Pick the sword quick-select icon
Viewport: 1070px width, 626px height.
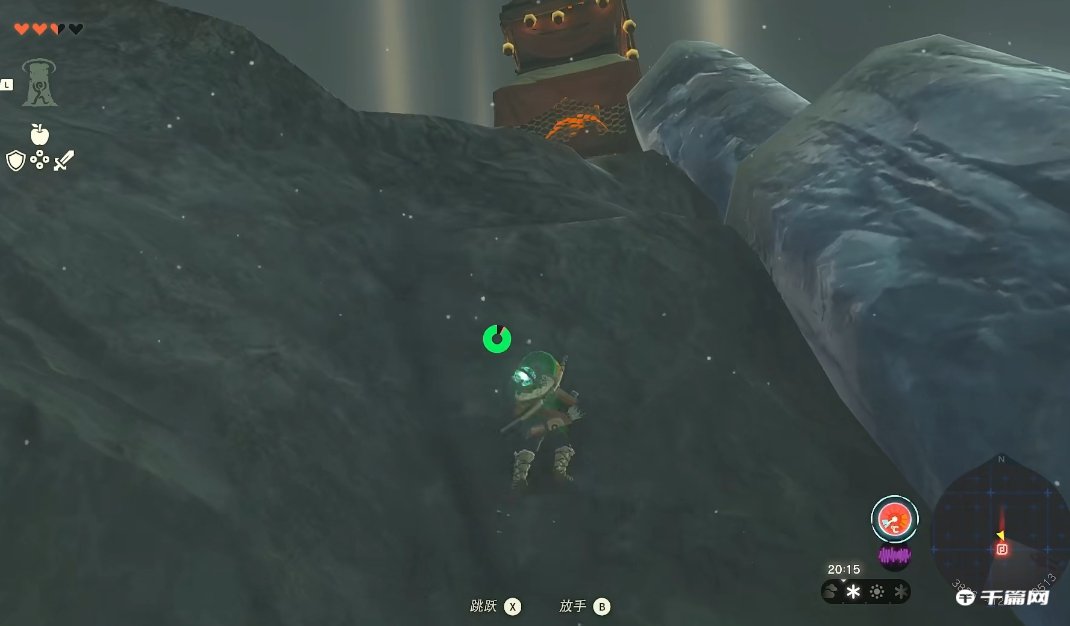coord(63,159)
